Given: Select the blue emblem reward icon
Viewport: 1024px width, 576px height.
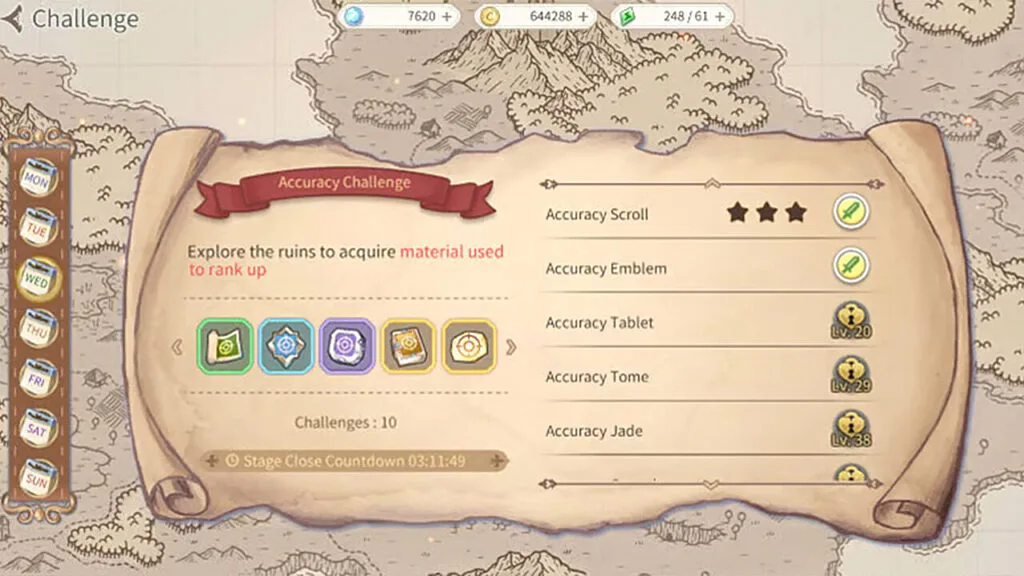Looking at the screenshot, I should click(x=285, y=347).
